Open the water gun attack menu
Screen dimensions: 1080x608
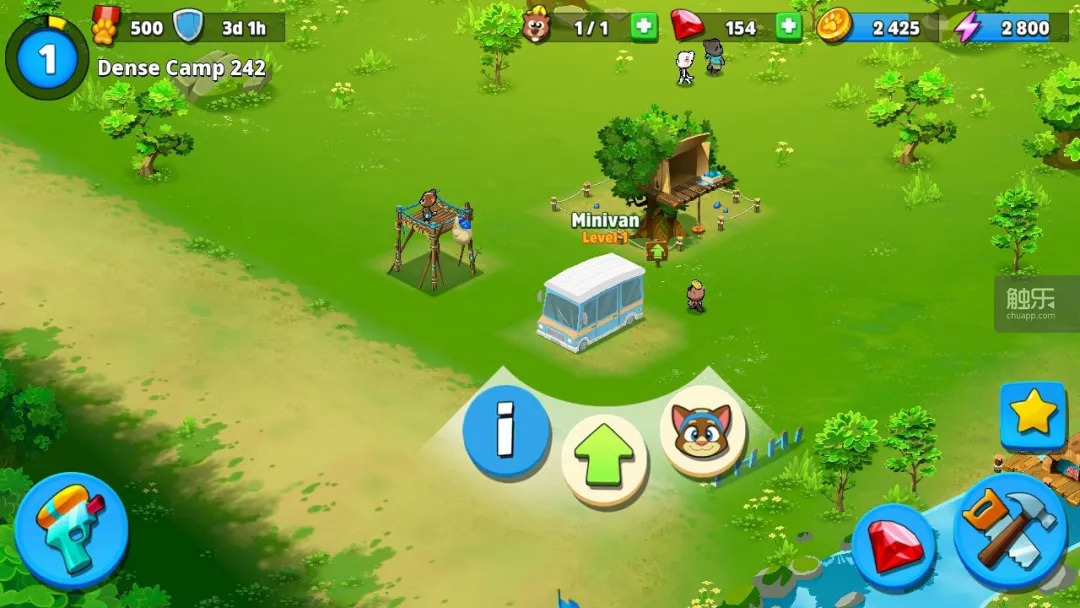click(70, 530)
